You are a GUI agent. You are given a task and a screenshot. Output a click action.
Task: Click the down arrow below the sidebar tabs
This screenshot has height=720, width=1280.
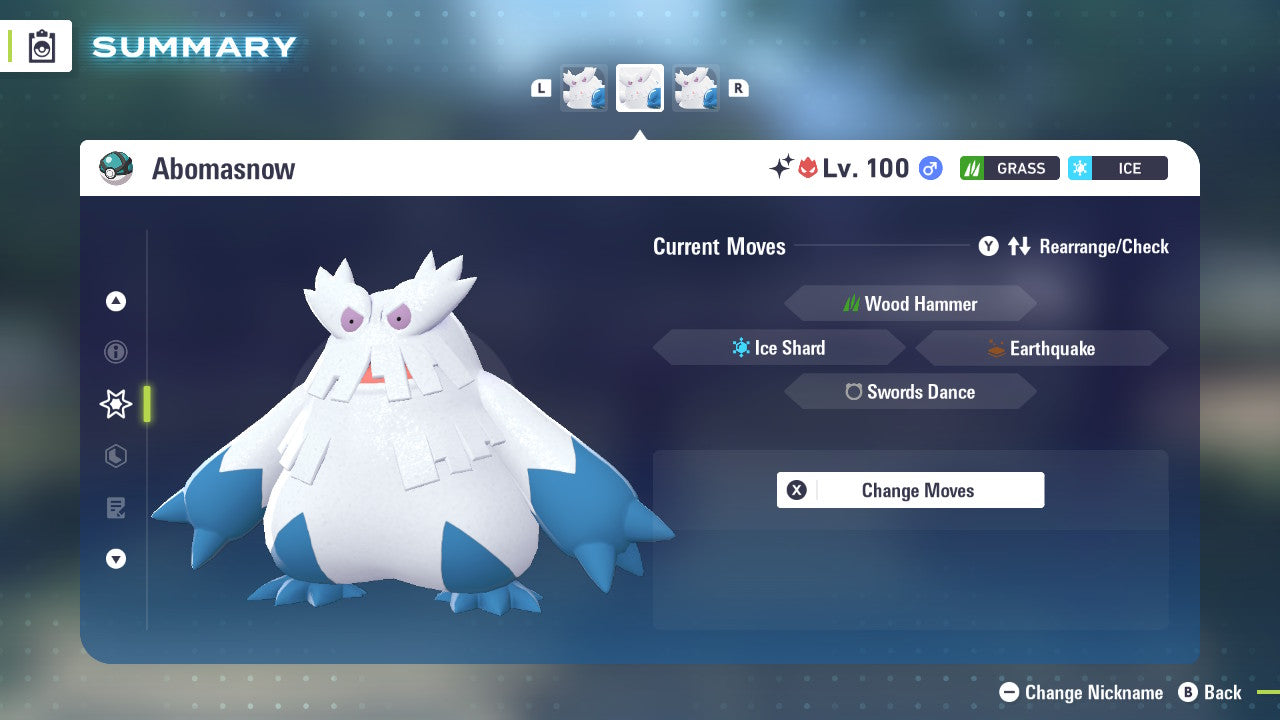(x=115, y=559)
